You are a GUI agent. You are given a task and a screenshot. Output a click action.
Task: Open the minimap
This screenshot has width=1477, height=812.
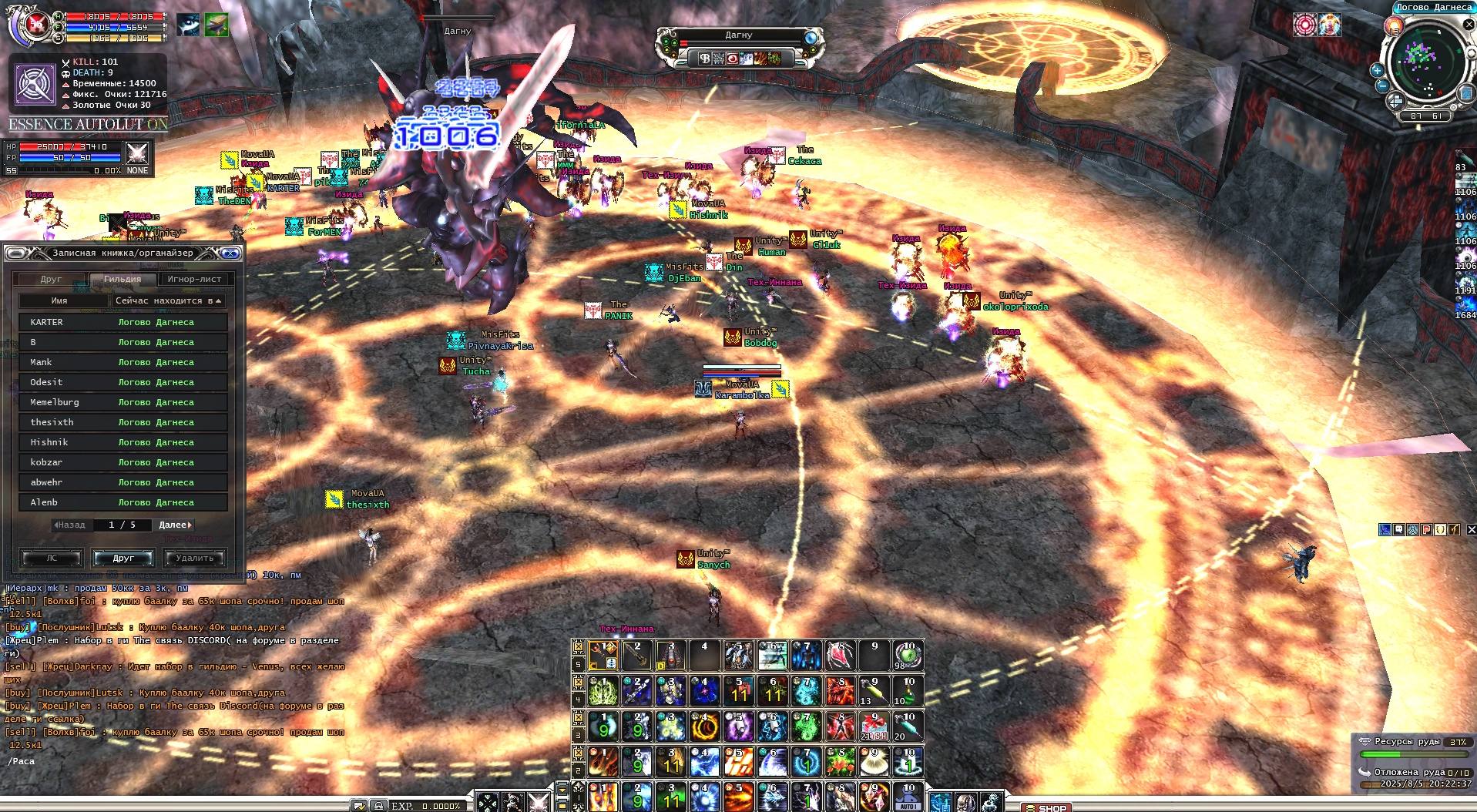[1425, 60]
